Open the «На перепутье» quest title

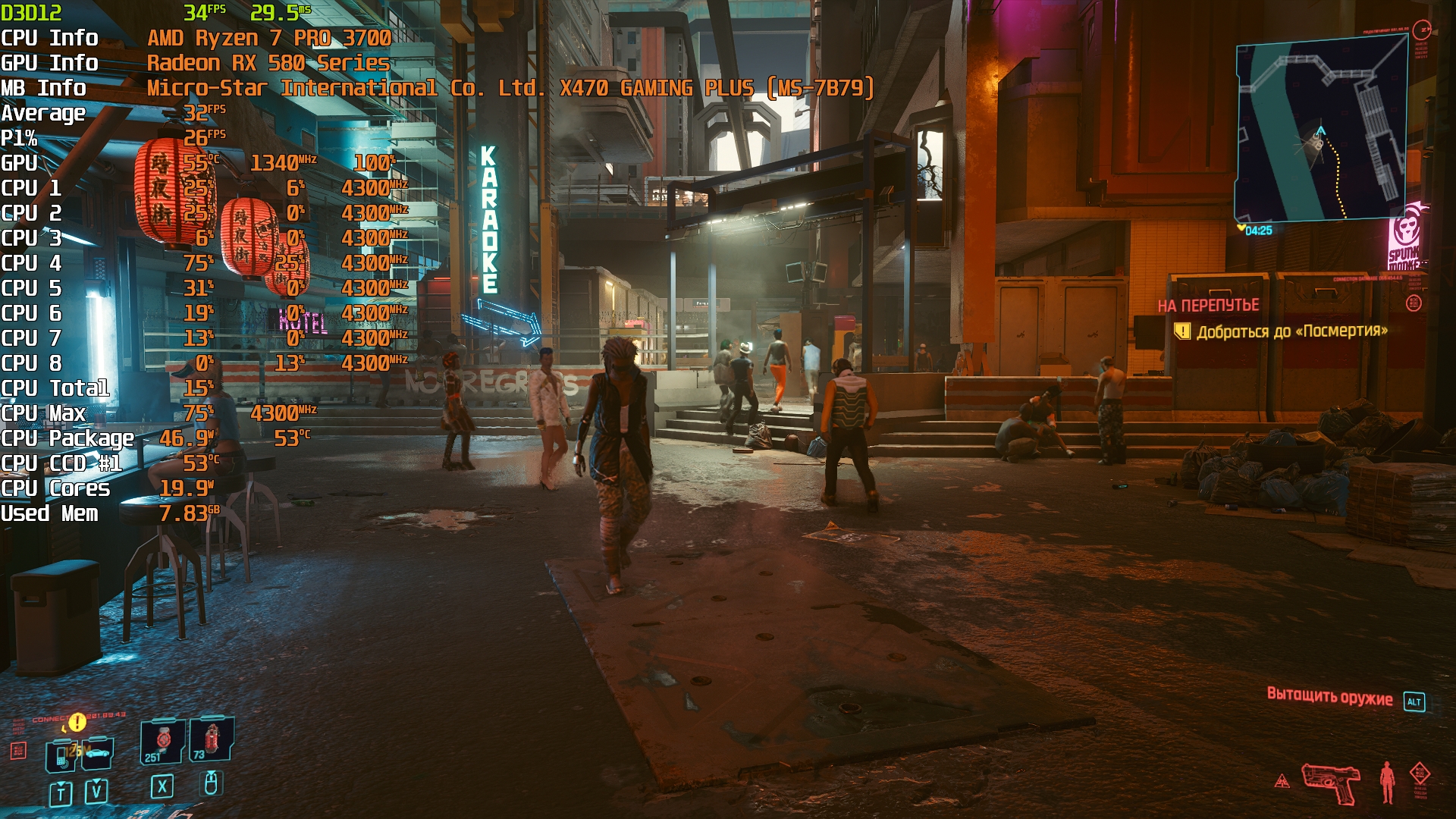click(x=1208, y=306)
